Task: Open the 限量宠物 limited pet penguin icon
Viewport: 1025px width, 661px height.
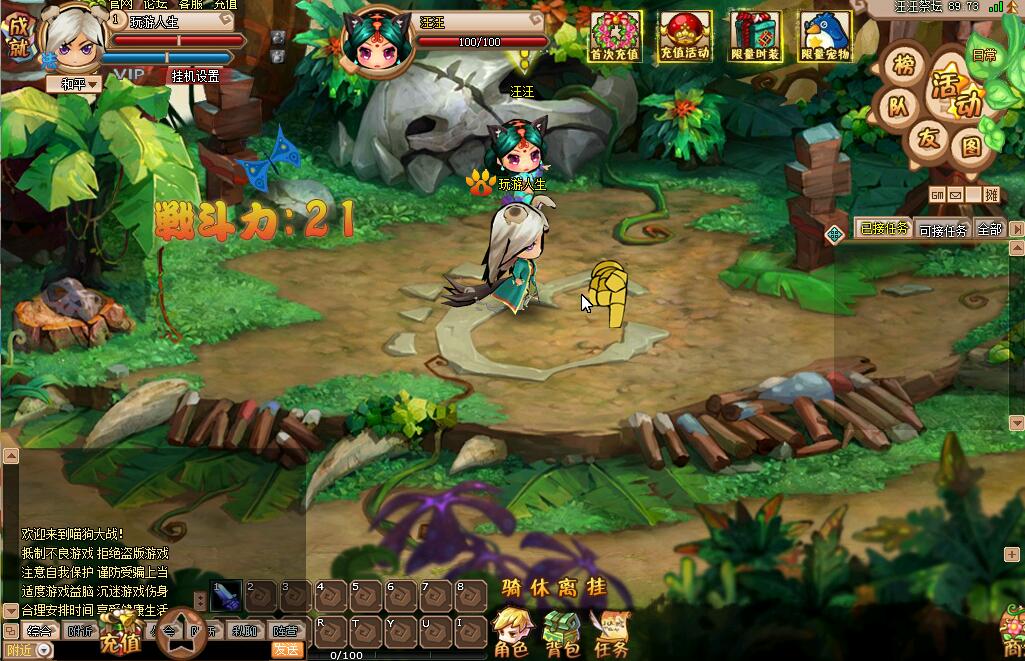Action: click(825, 37)
